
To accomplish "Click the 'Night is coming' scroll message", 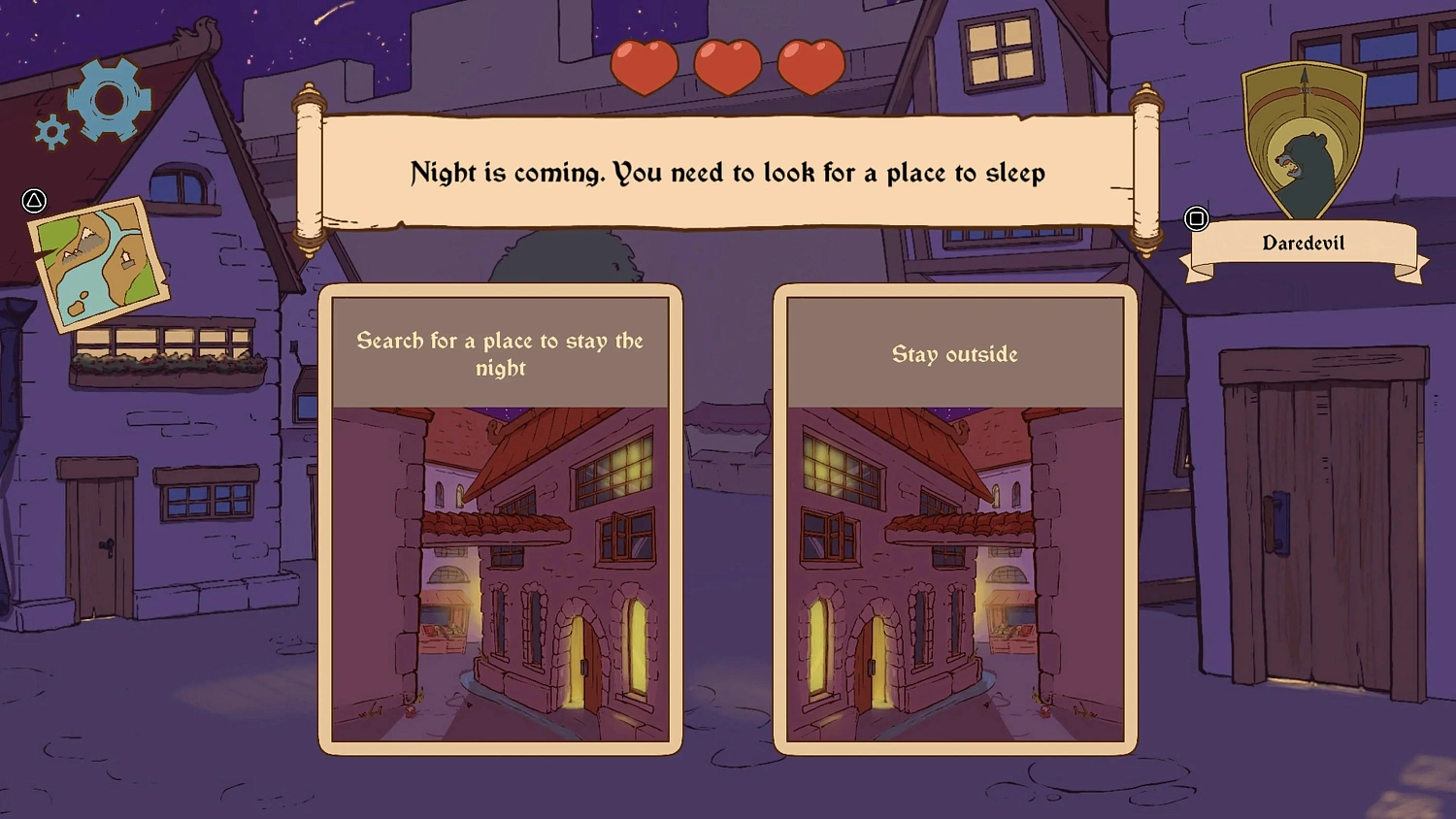I will click(x=727, y=173).
